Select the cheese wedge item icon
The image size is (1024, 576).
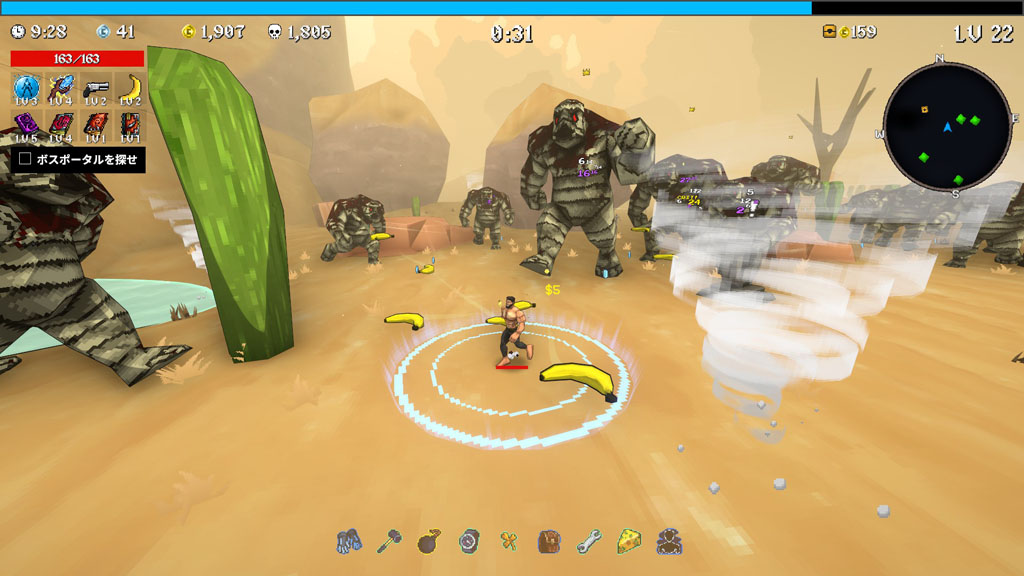point(629,542)
